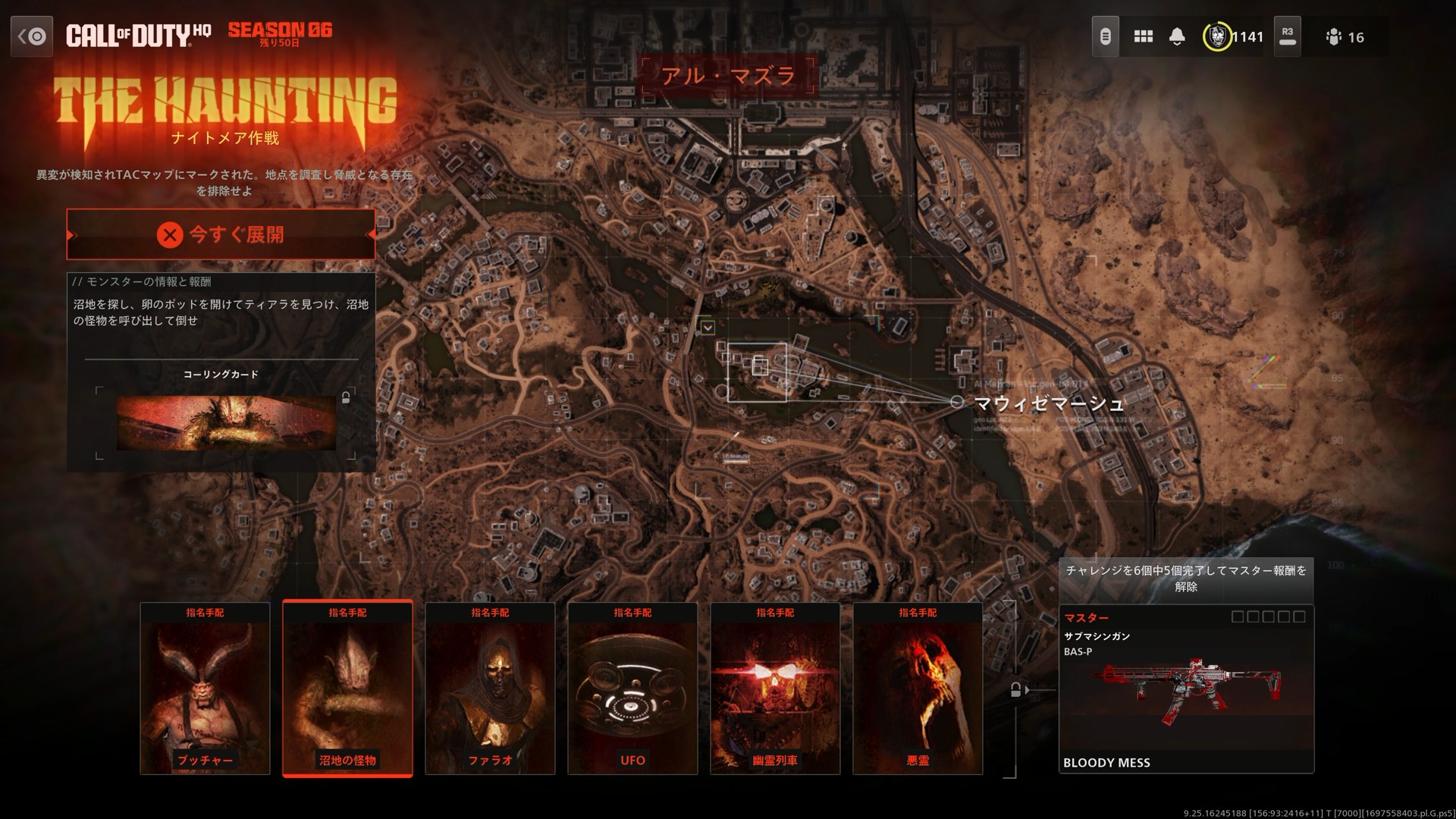Click the lock icon beside the master reward panel
This screenshot has width=1456, height=819.
1015,691
